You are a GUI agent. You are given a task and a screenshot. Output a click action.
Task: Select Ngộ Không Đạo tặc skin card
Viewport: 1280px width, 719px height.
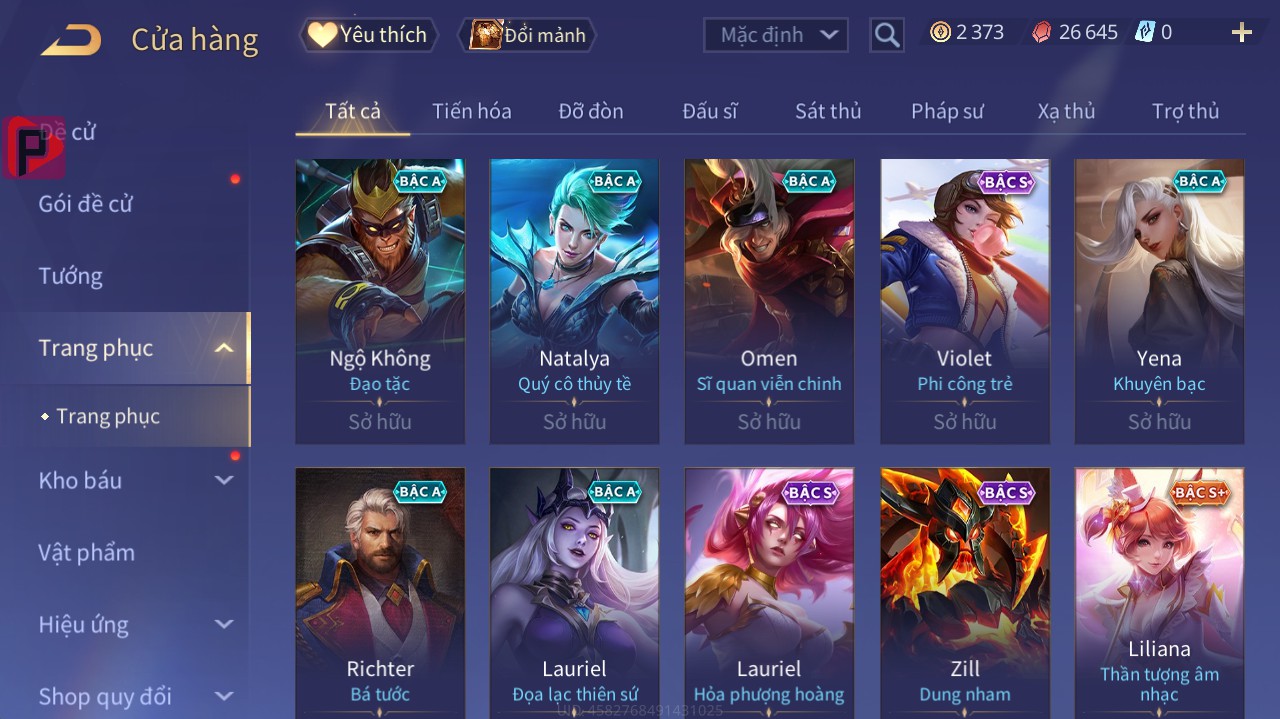pyautogui.click(x=380, y=300)
